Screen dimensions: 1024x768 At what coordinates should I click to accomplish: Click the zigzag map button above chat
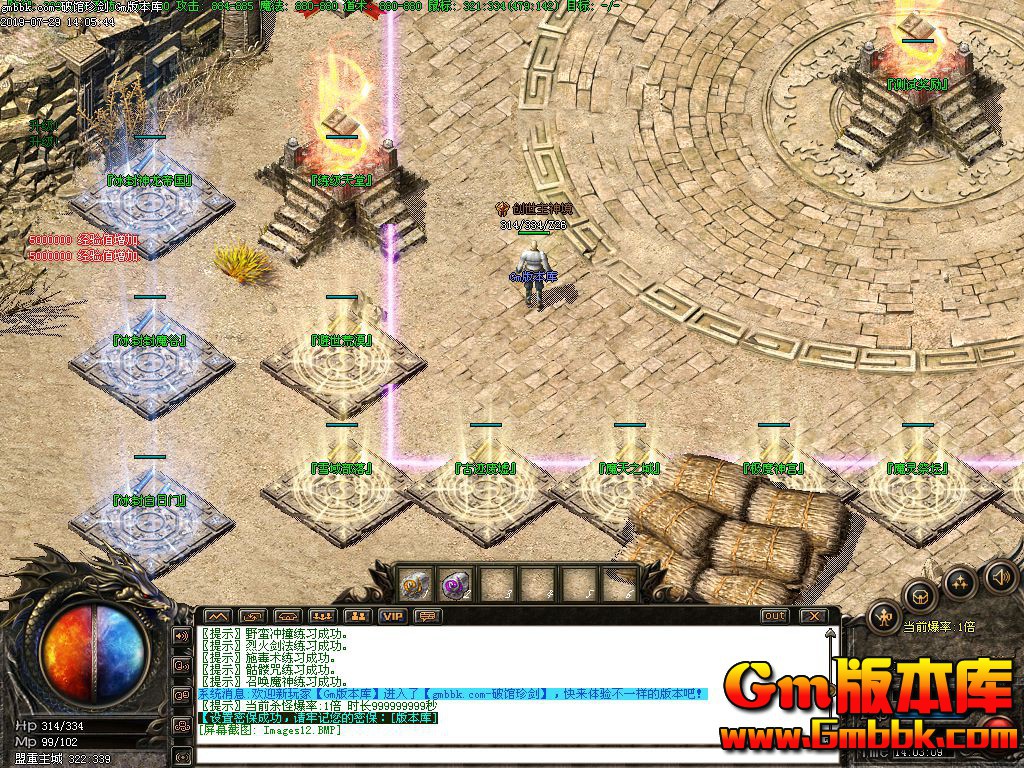[218, 616]
